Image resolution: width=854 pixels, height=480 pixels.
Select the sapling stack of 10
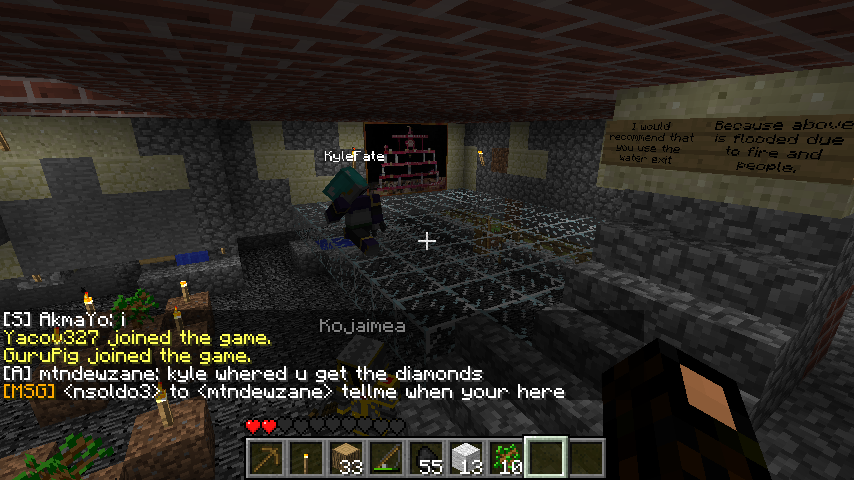[x=506, y=458]
